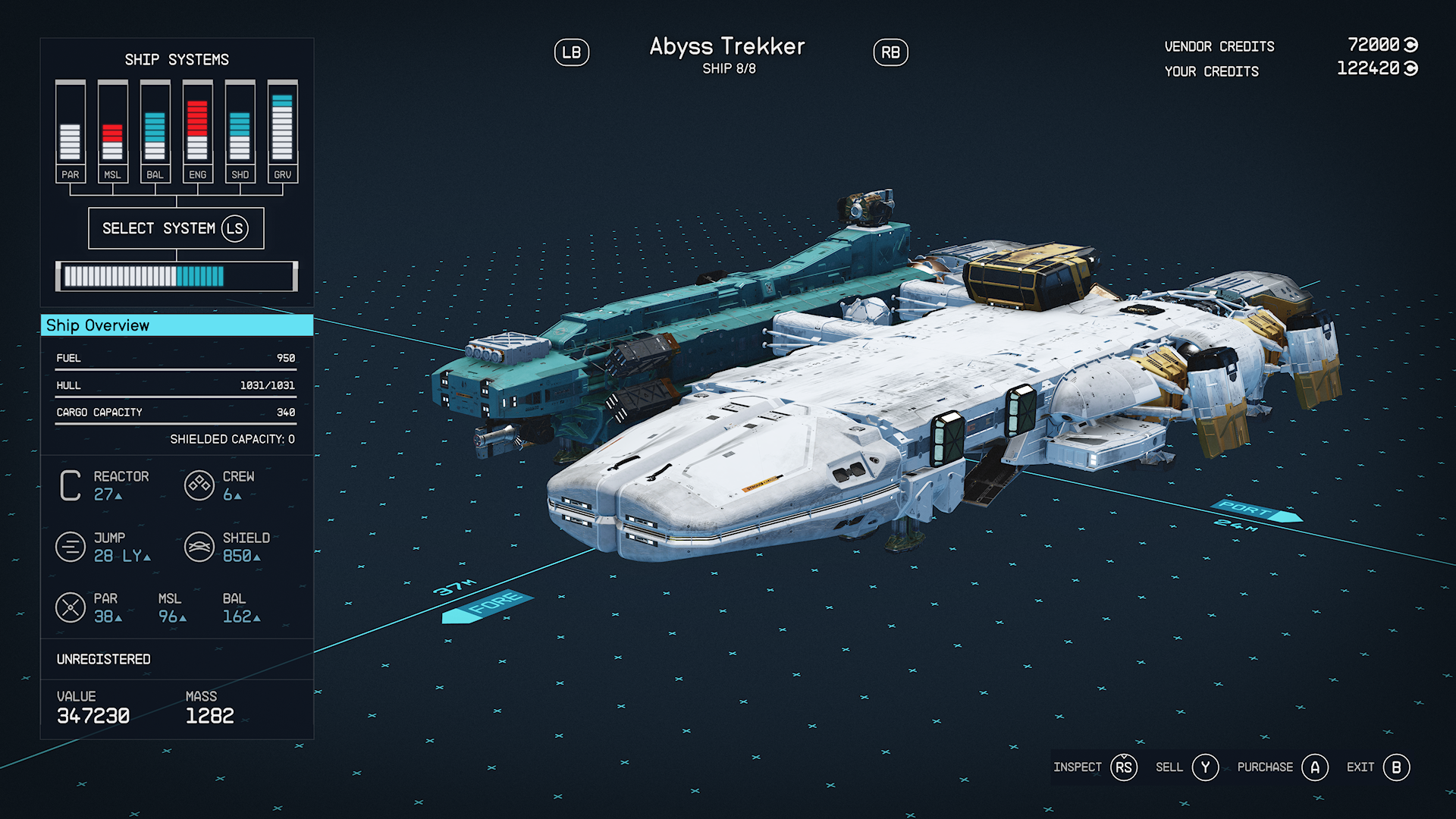
Task: Select the PAR weapons crosshair icon
Action: 71,607
